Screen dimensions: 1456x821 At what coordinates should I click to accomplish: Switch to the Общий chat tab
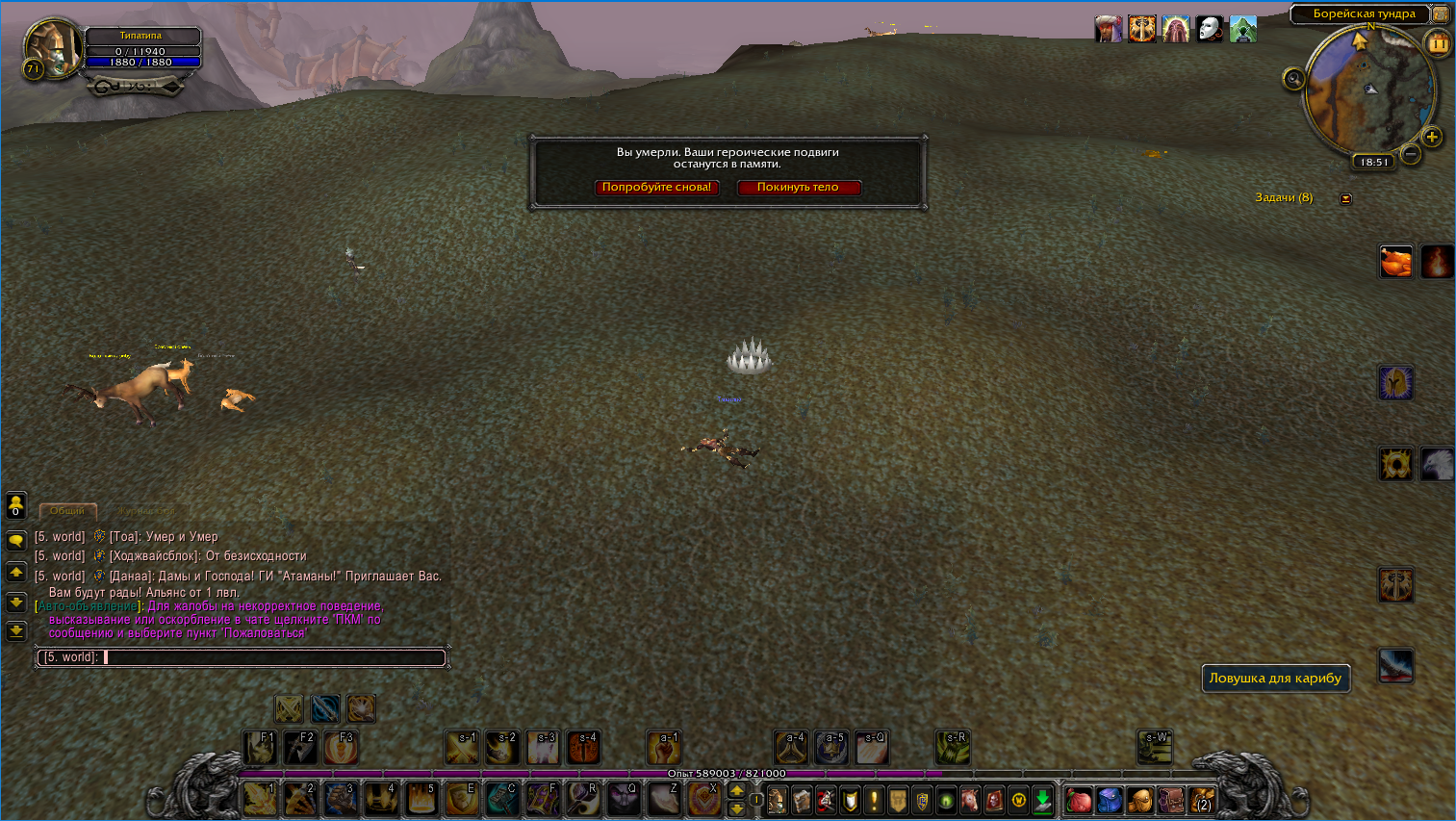pos(67,511)
